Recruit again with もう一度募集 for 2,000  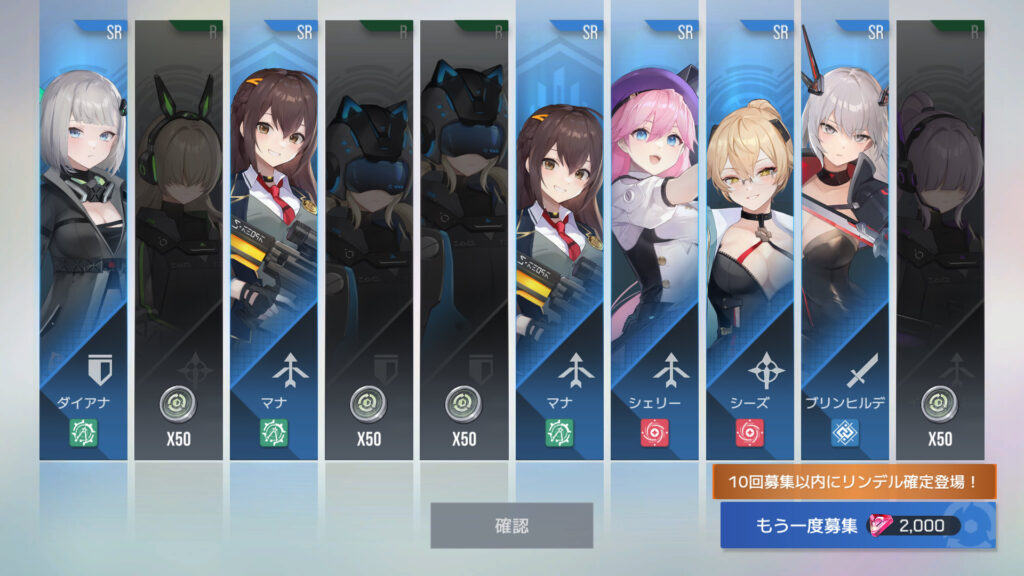[x=858, y=526]
